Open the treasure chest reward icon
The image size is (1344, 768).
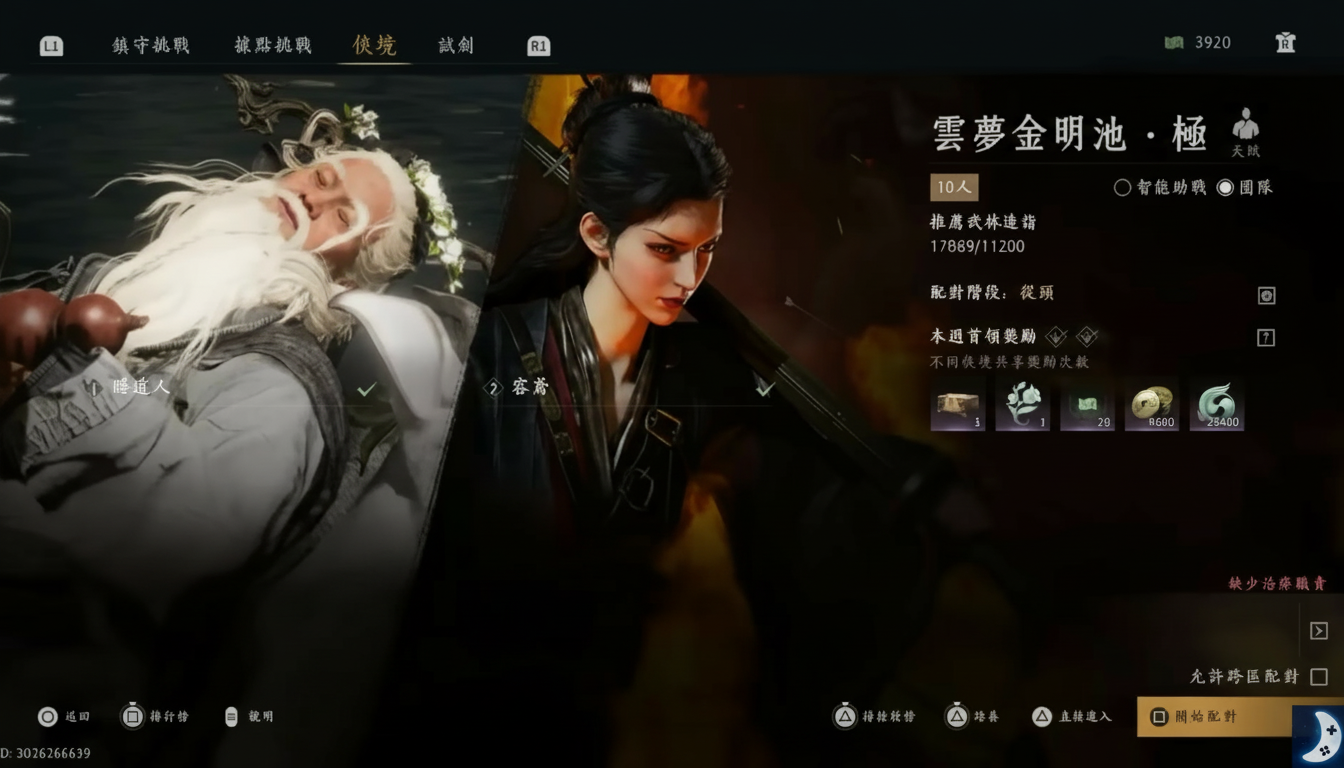click(957, 403)
